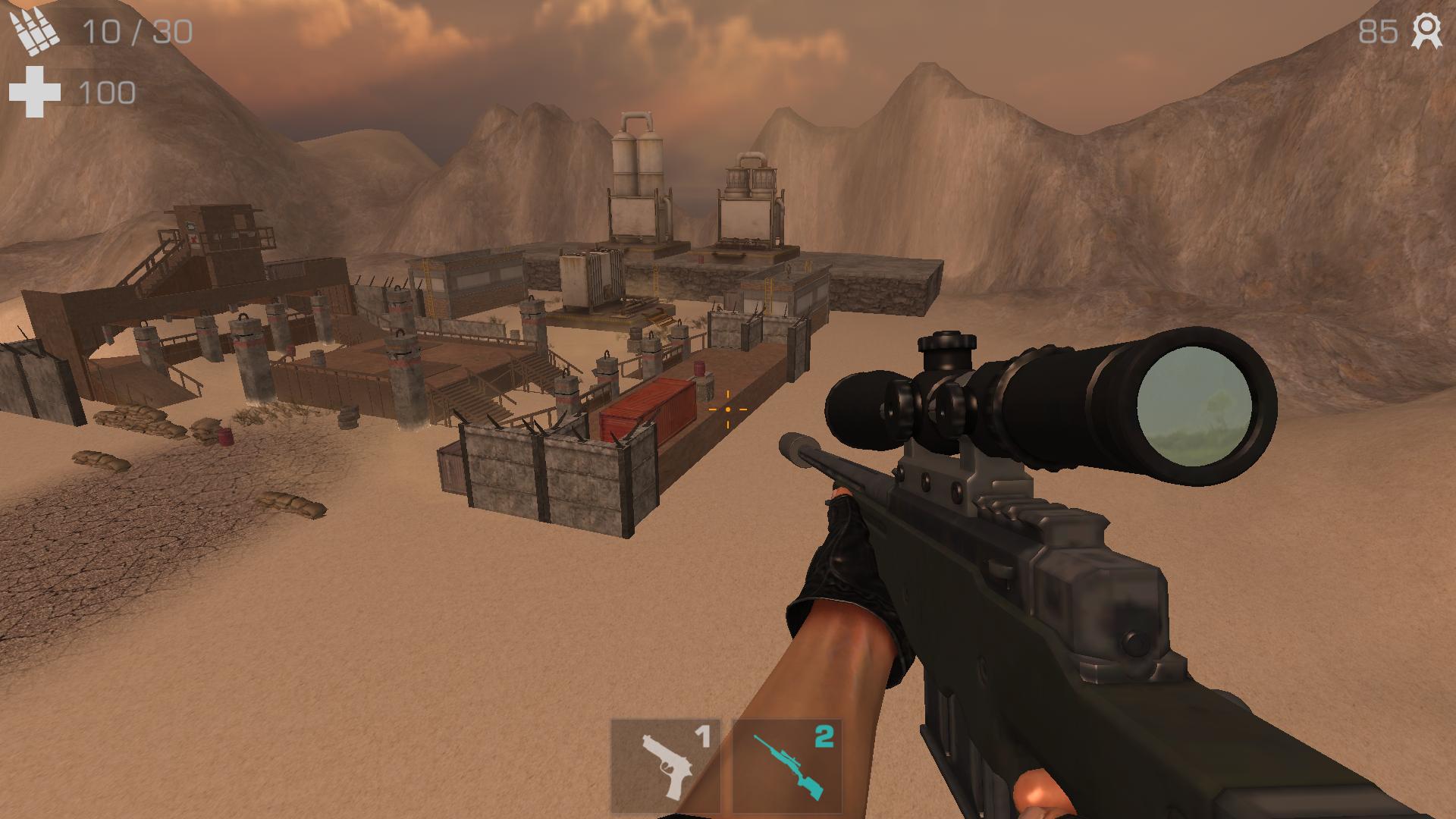Expand the score display showing 85
Image resolution: width=1456 pixels, height=819 pixels.
(1378, 32)
